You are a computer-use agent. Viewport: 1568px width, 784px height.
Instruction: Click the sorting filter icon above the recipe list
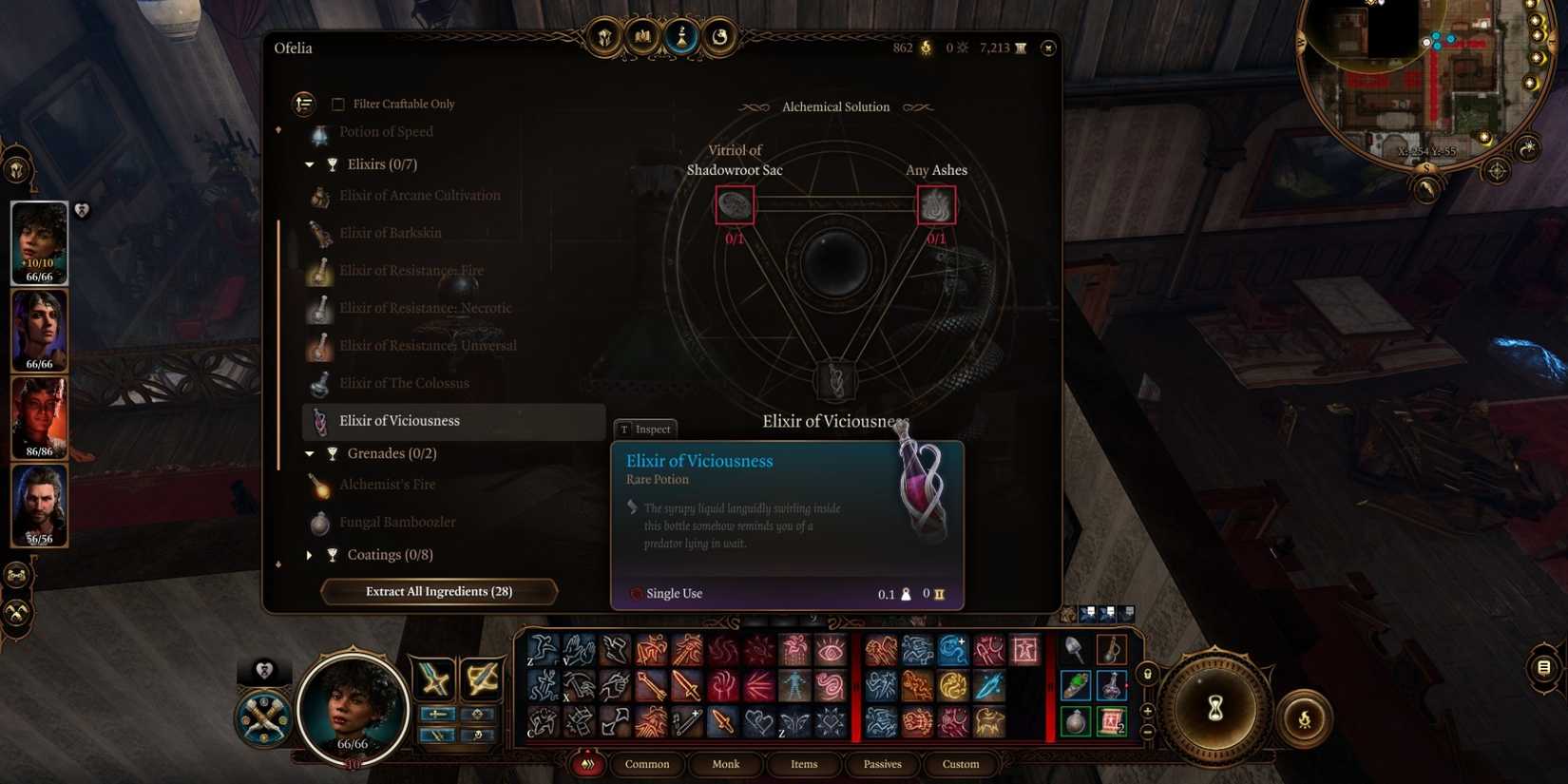coord(303,103)
